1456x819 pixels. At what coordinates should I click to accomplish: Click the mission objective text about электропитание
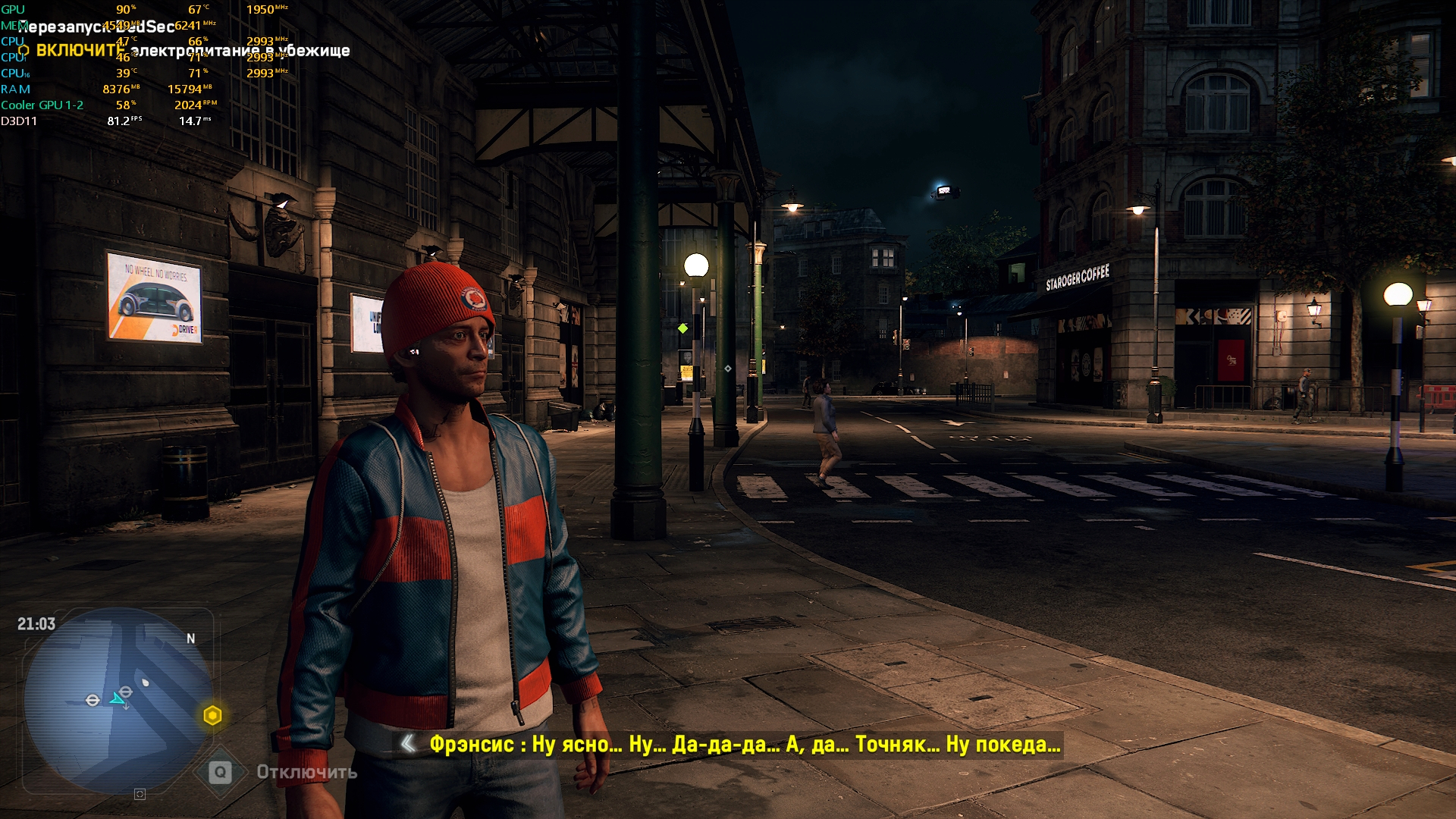point(193,51)
